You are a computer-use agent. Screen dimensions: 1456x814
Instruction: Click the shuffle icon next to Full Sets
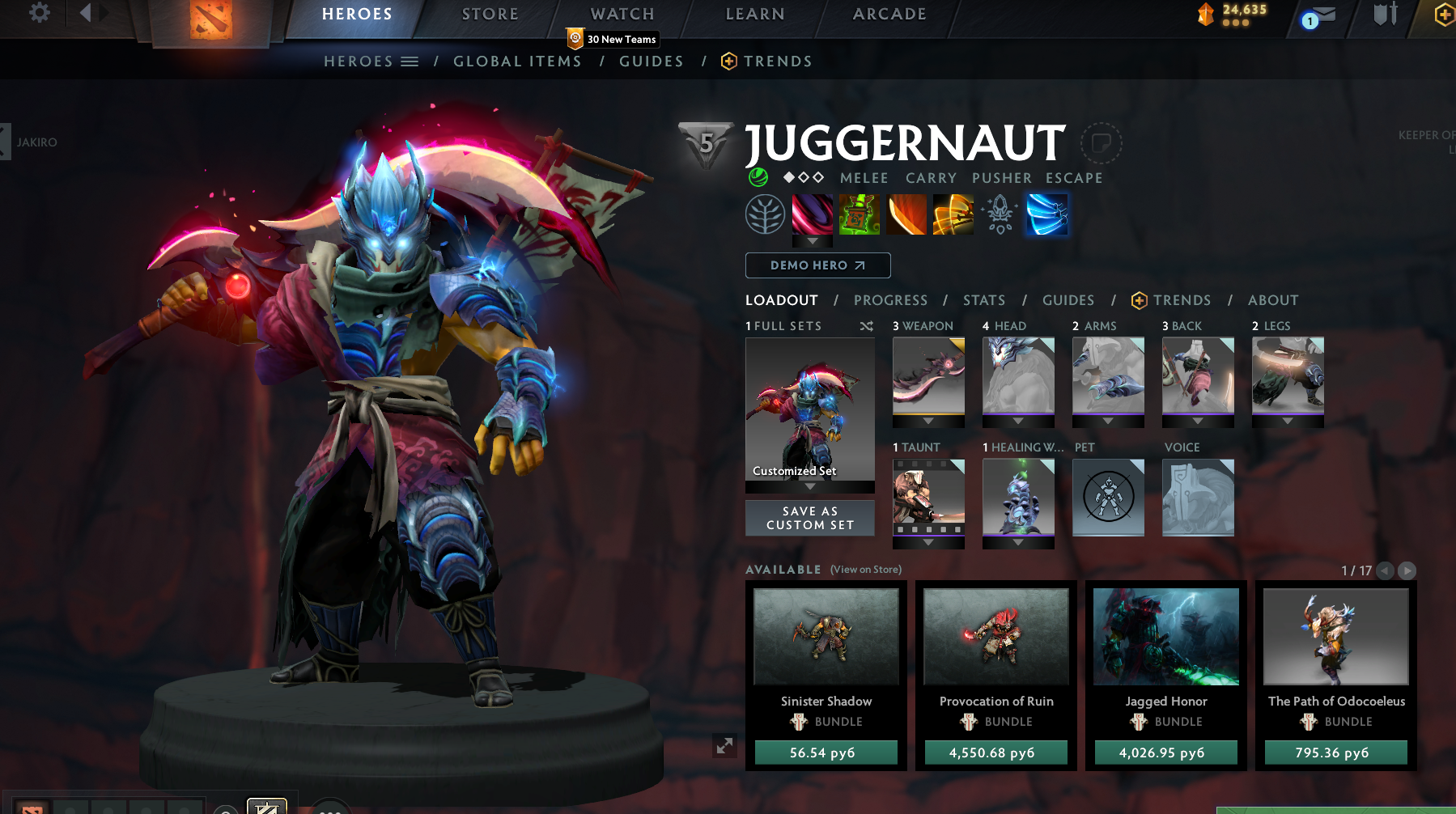865,326
